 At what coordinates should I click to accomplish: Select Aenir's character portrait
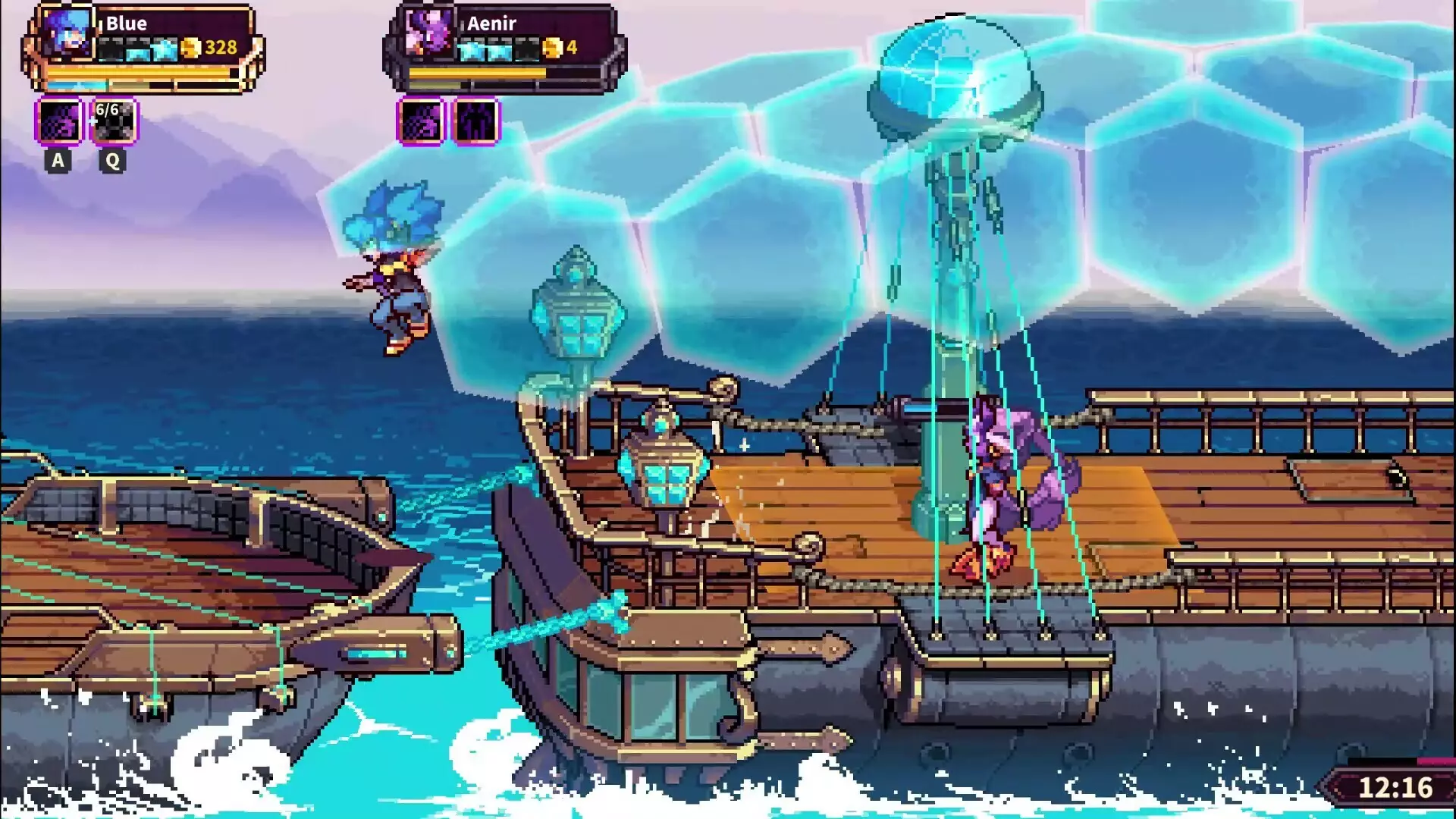click(x=428, y=33)
